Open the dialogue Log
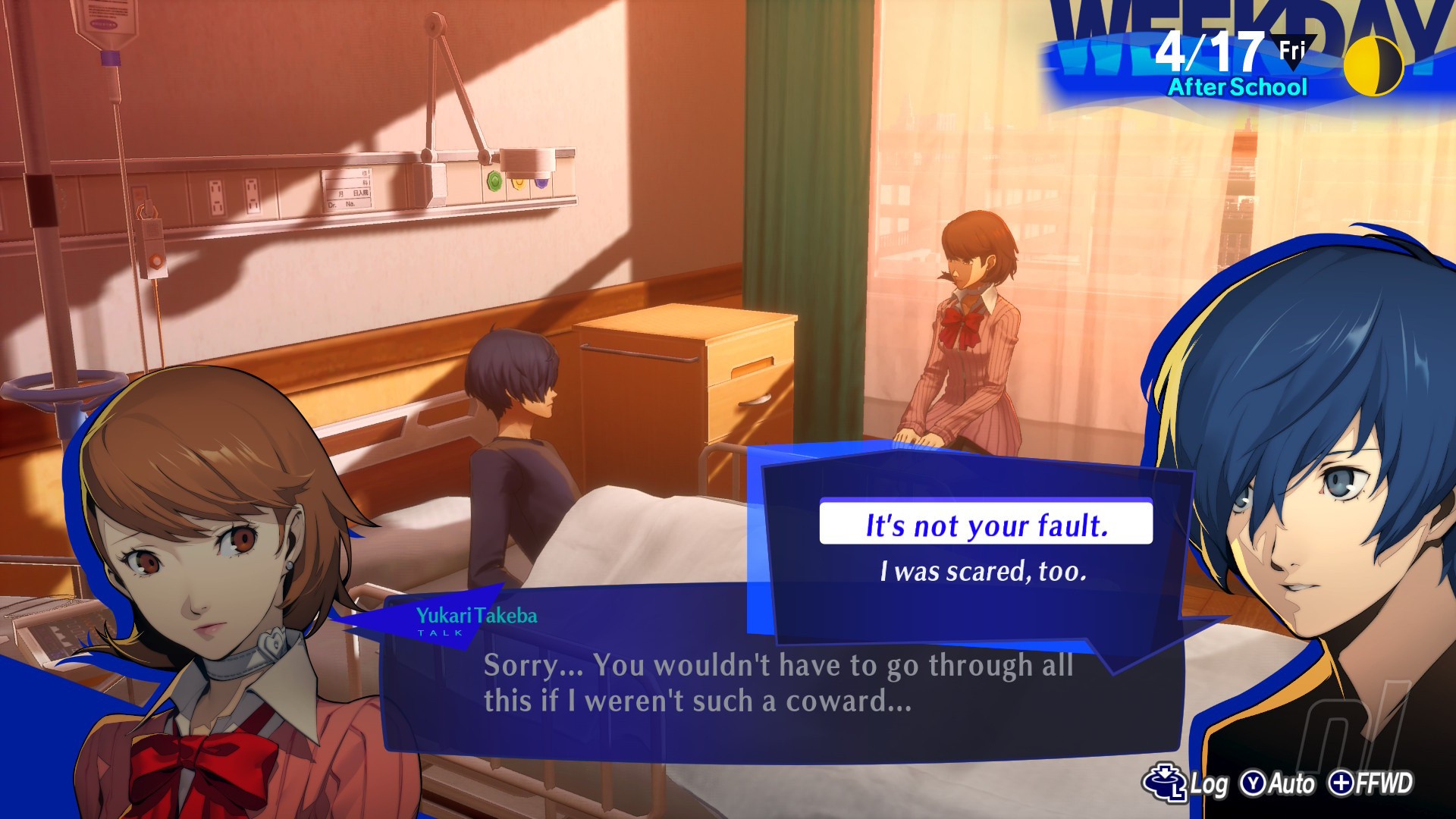Viewport: 1456px width, 819px height. coord(1185,783)
